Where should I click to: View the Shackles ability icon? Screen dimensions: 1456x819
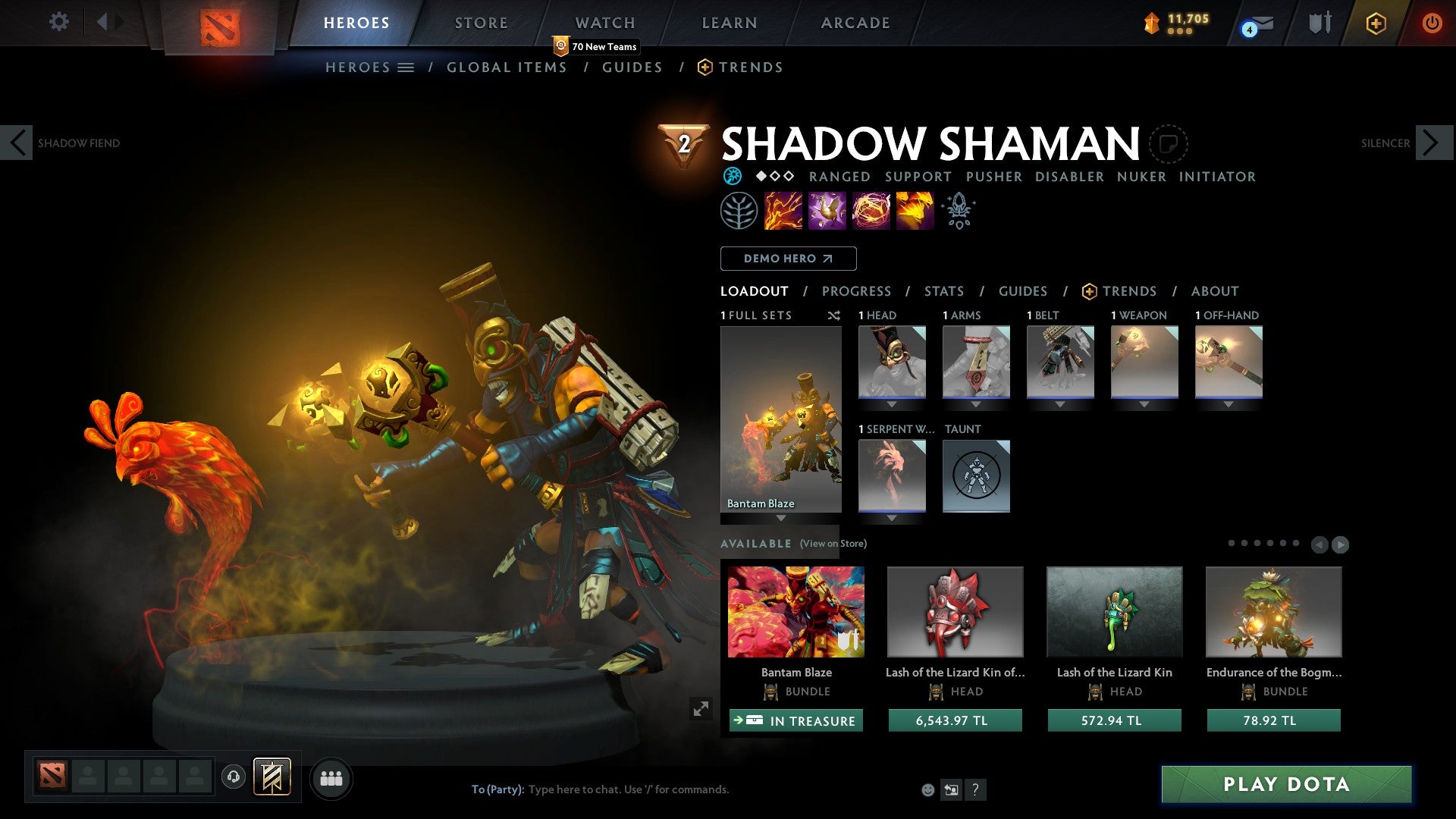click(870, 211)
